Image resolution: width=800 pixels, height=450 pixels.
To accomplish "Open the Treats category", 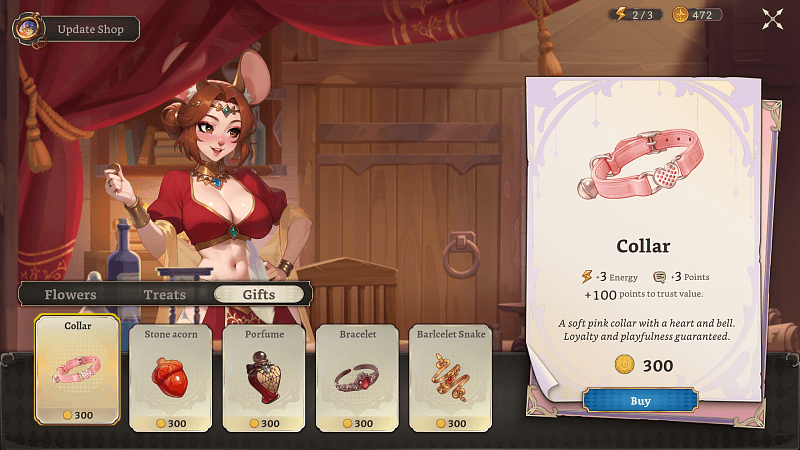I will tap(165, 295).
